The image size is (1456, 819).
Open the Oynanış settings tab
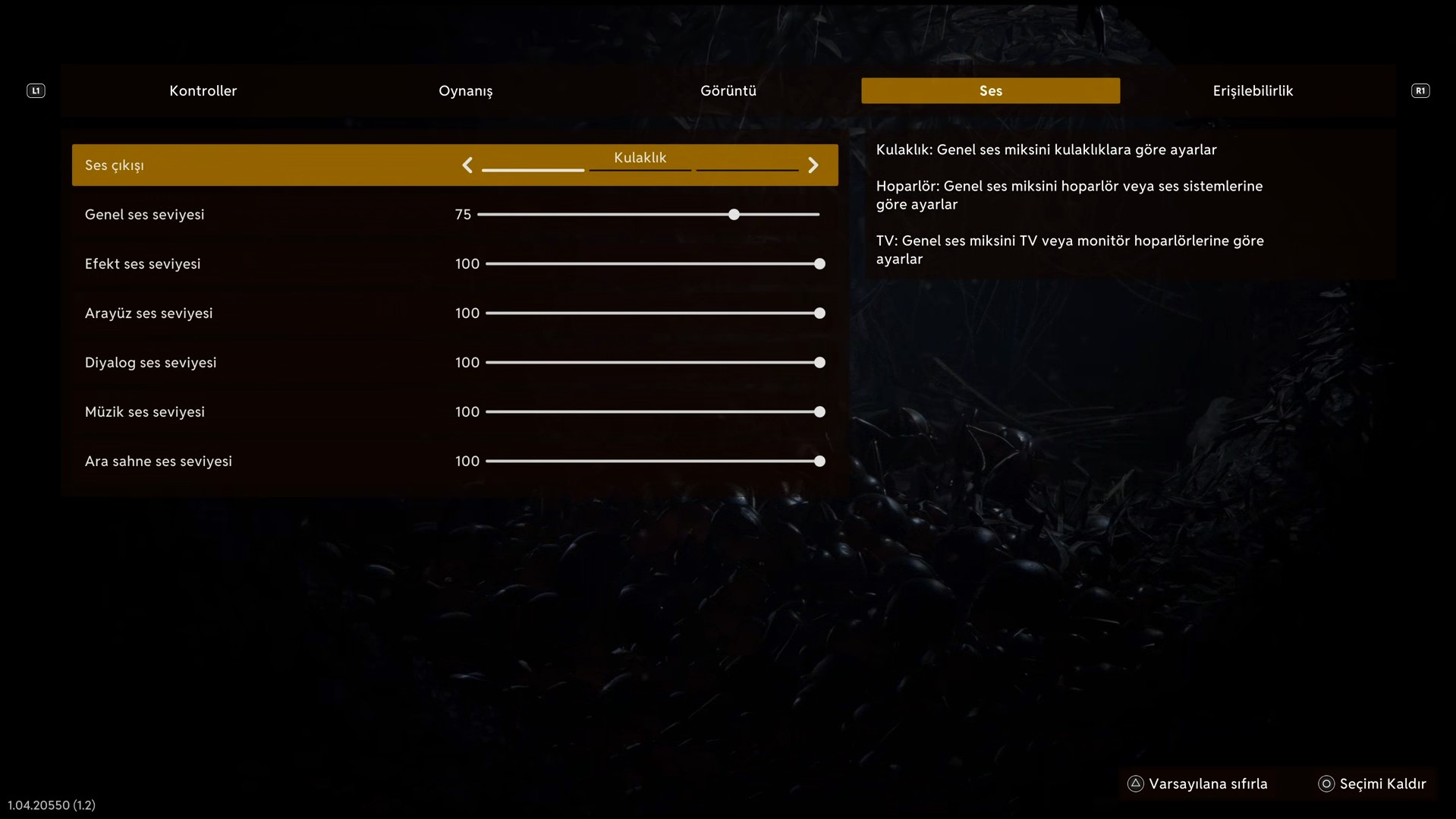pyautogui.click(x=465, y=91)
